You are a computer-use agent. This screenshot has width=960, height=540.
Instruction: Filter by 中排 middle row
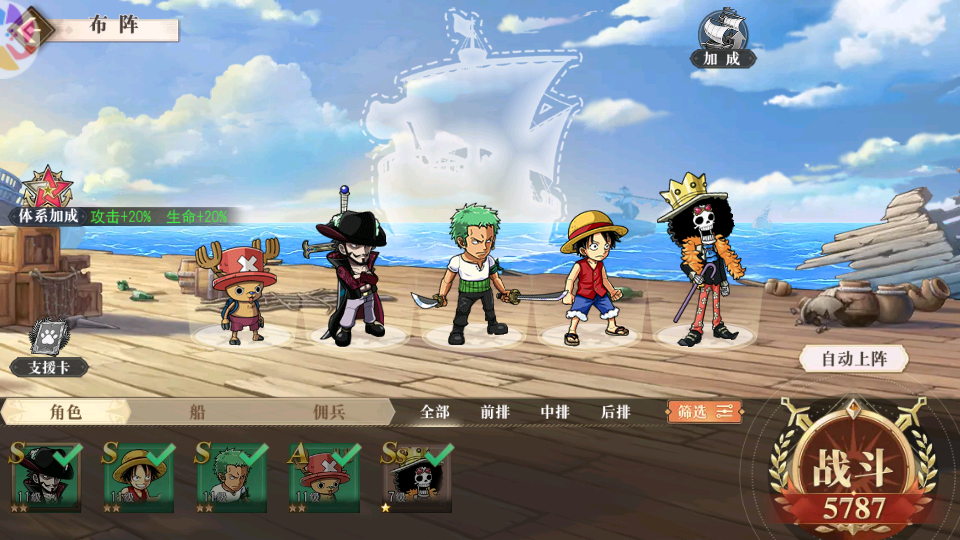555,412
